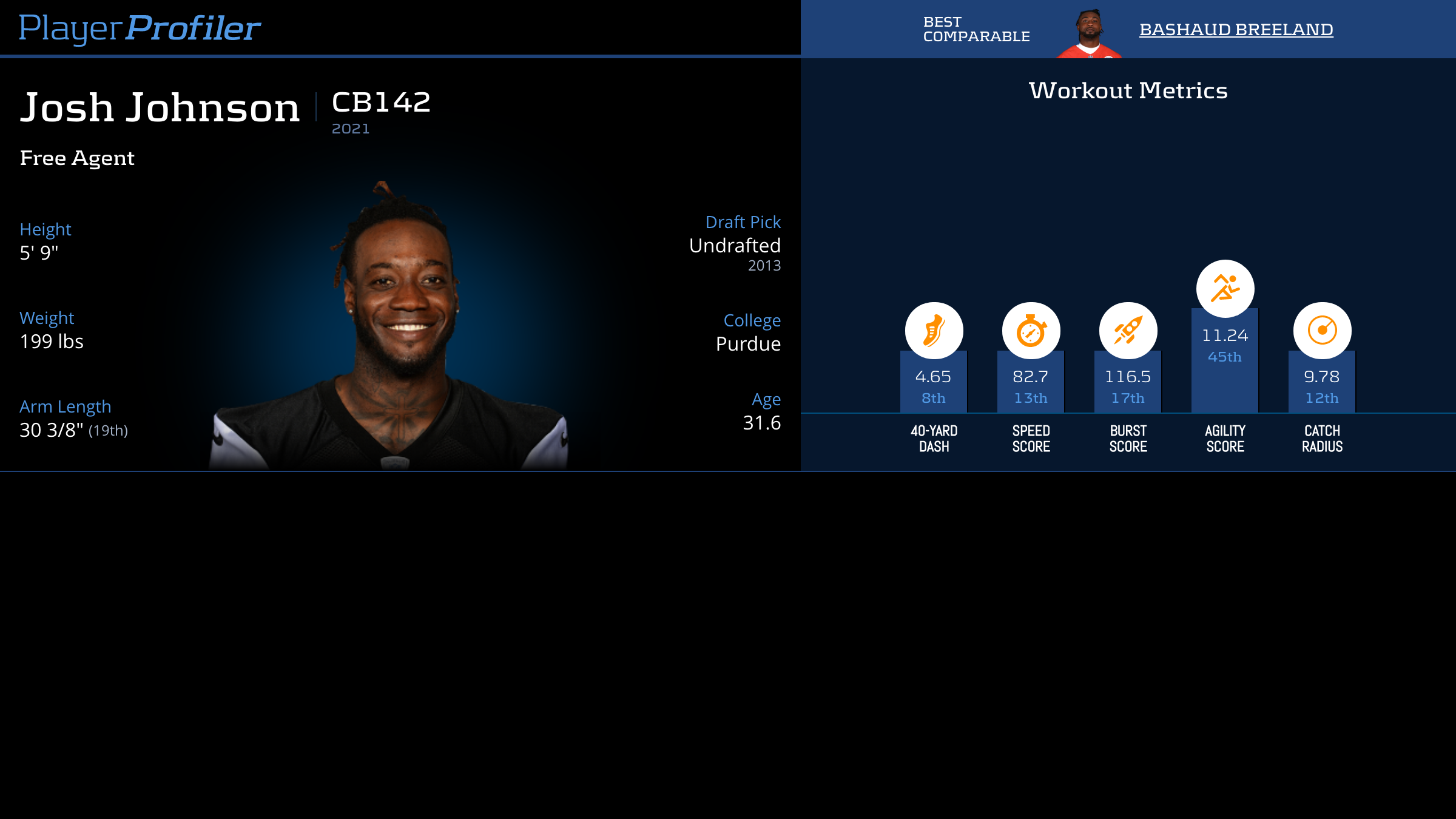The height and width of the screenshot is (819, 1456).
Task: Select the Burst Score rocket icon
Action: (x=1128, y=331)
